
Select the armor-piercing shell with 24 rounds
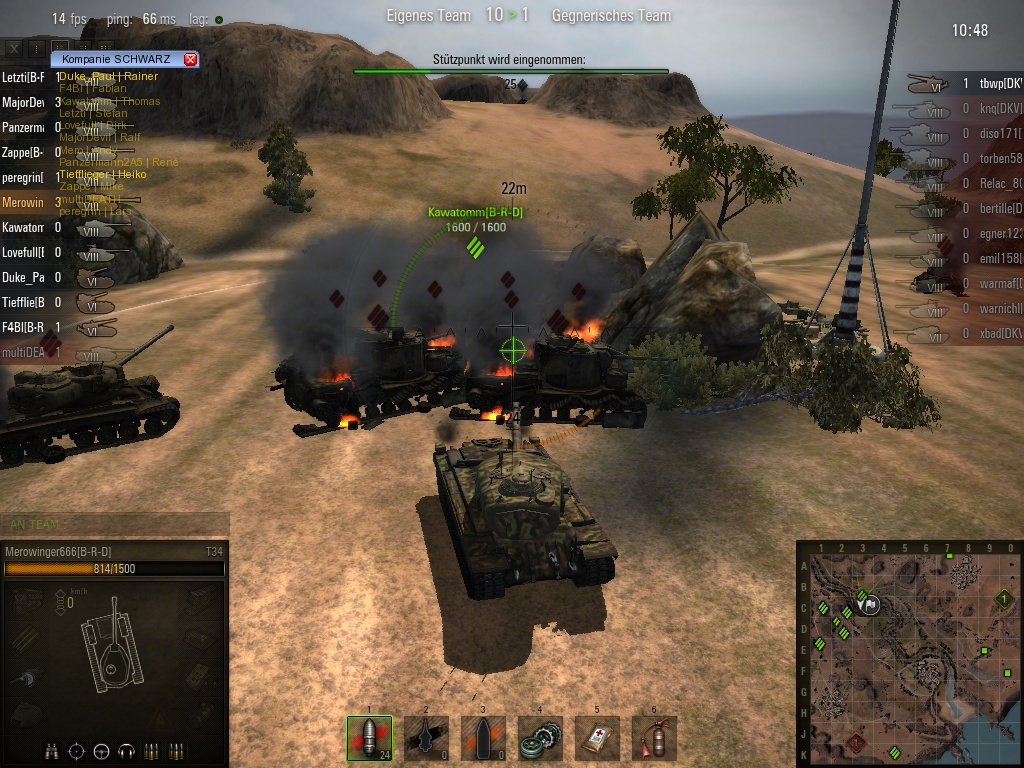point(369,738)
